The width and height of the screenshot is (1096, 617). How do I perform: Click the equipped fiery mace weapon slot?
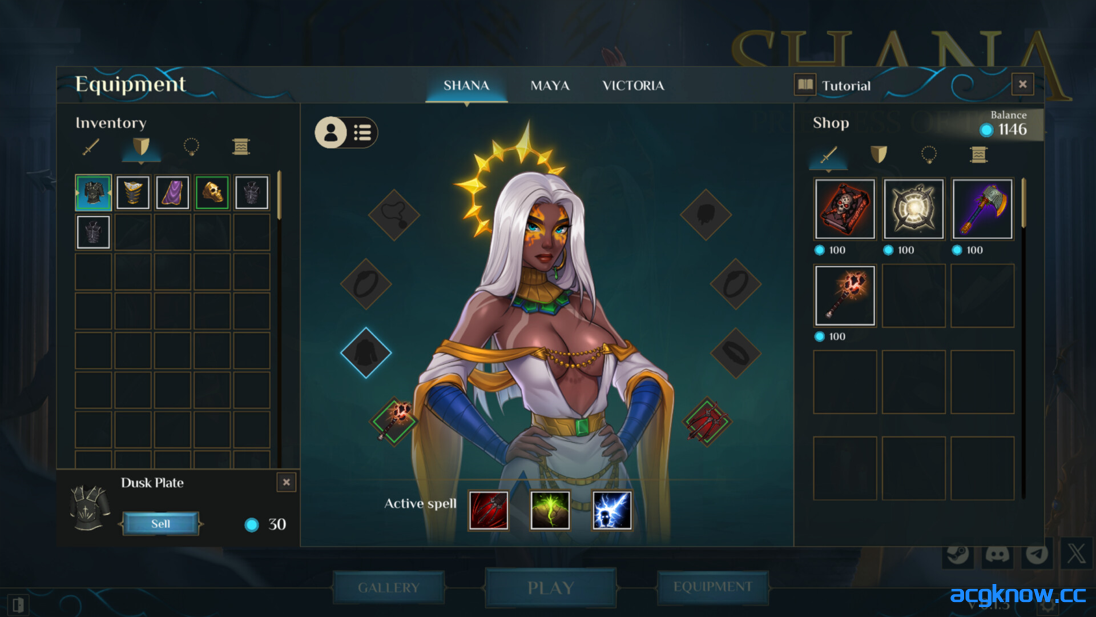click(x=394, y=420)
